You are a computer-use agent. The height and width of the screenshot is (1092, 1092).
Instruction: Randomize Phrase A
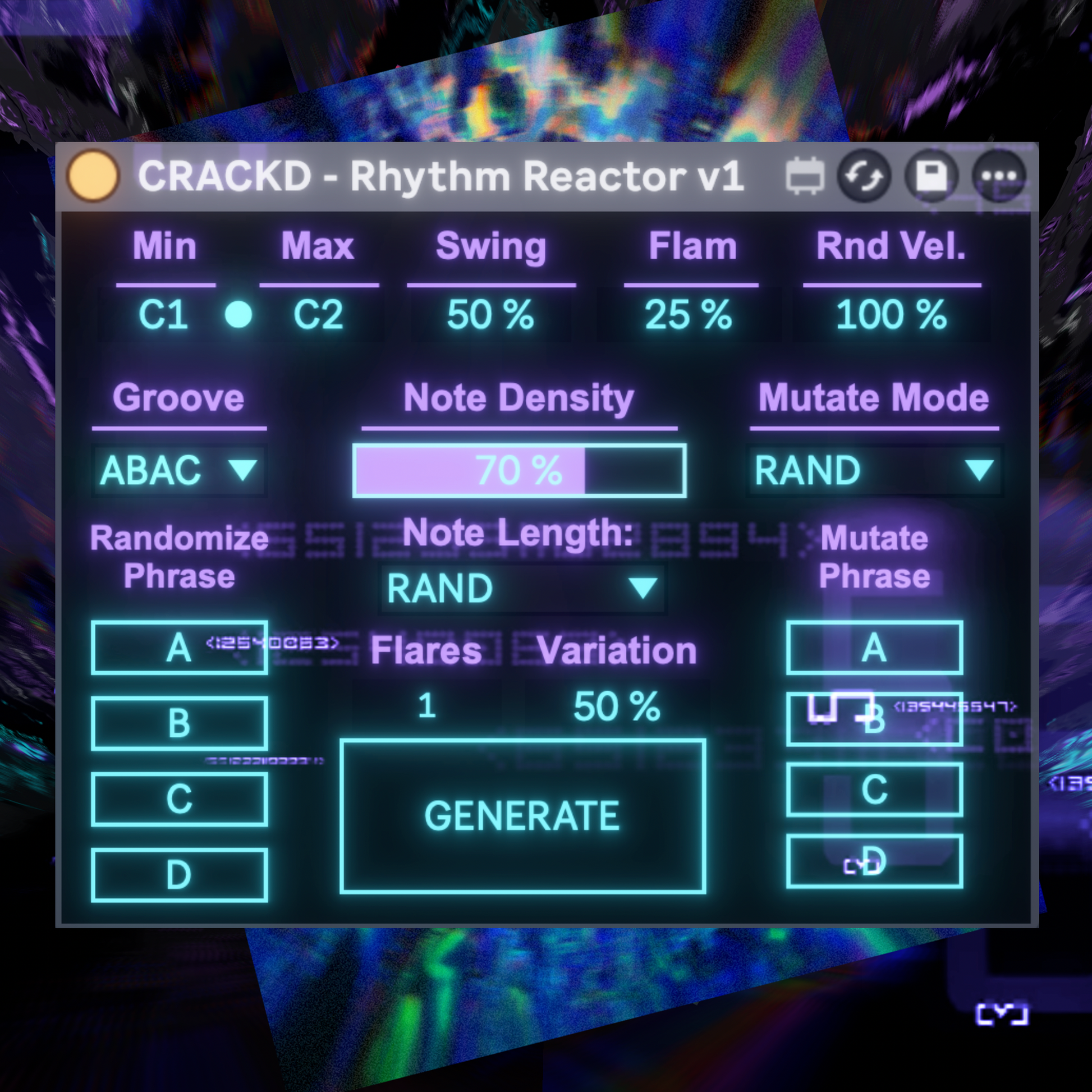click(x=180, y=649)
